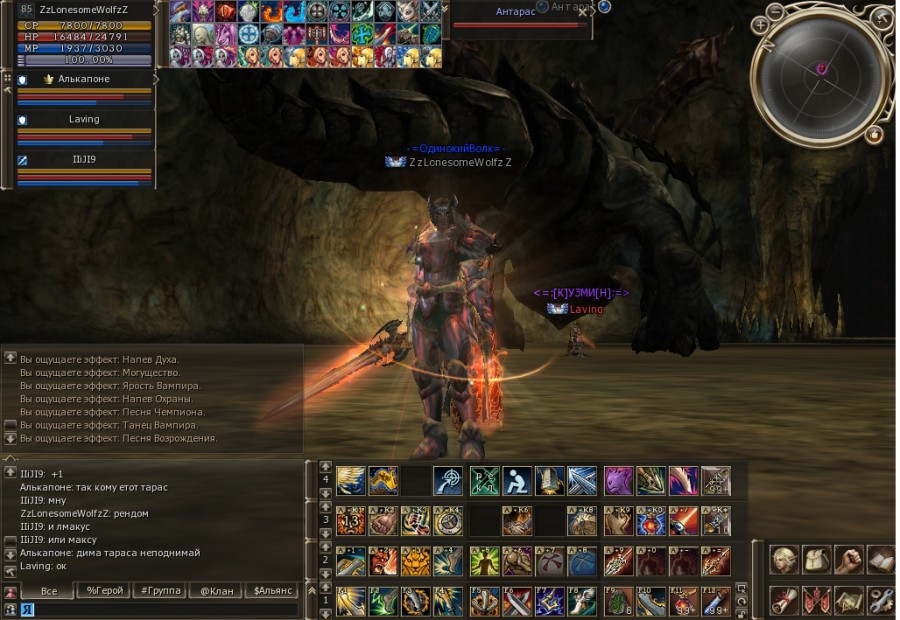900x620 pixels.
Task: Zoom in the radar minimap
Action: coord(761,24)
